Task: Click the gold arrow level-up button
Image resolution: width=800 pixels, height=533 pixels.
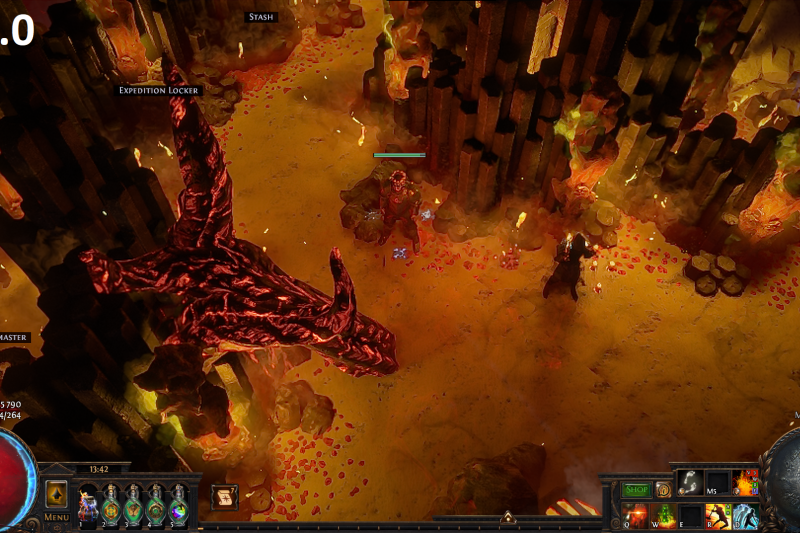Action: click(x=56, y=493)
